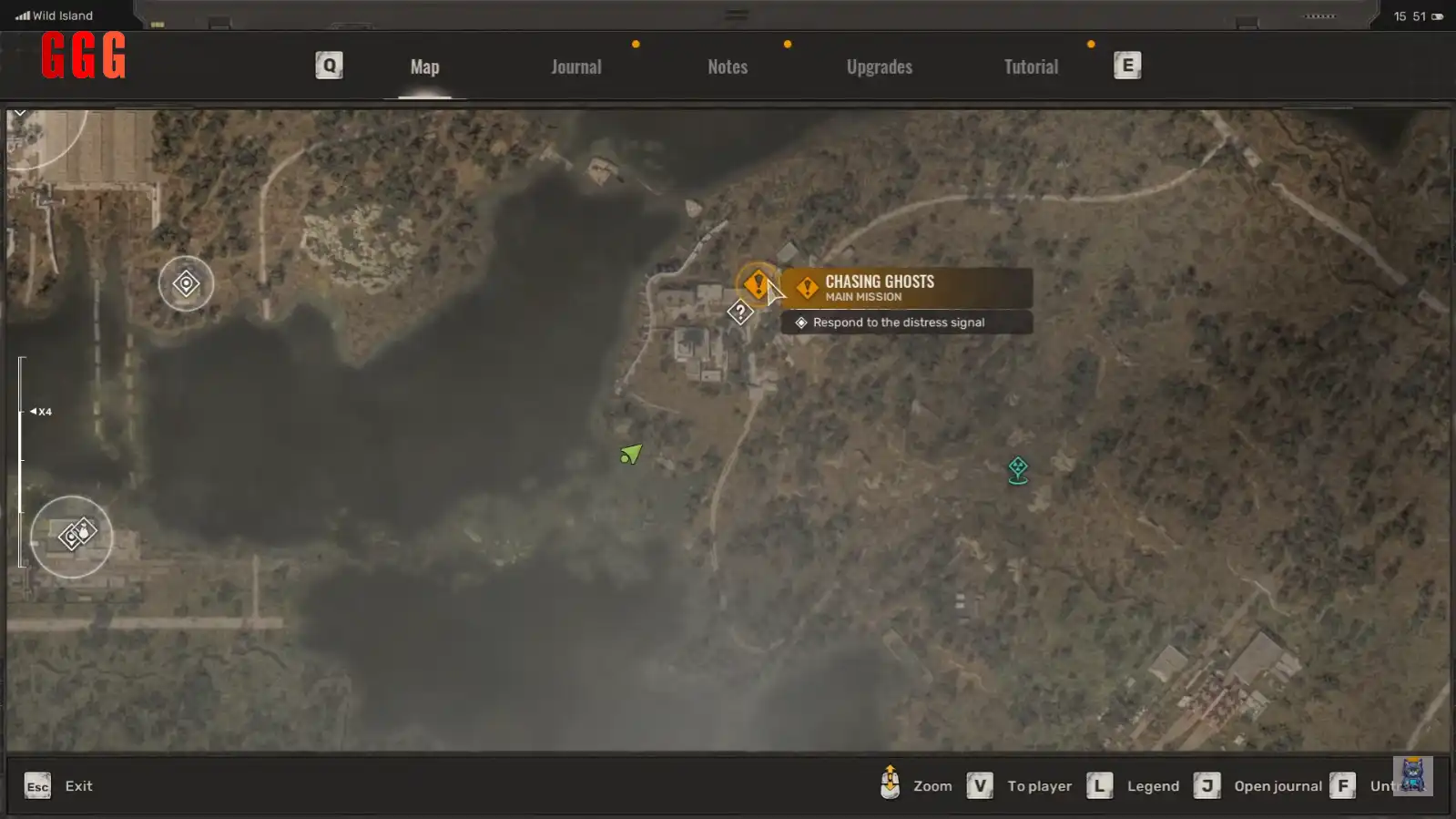Show the Tutorial tab
The width and height of the screenshot is (1456, 819).
1030,67
